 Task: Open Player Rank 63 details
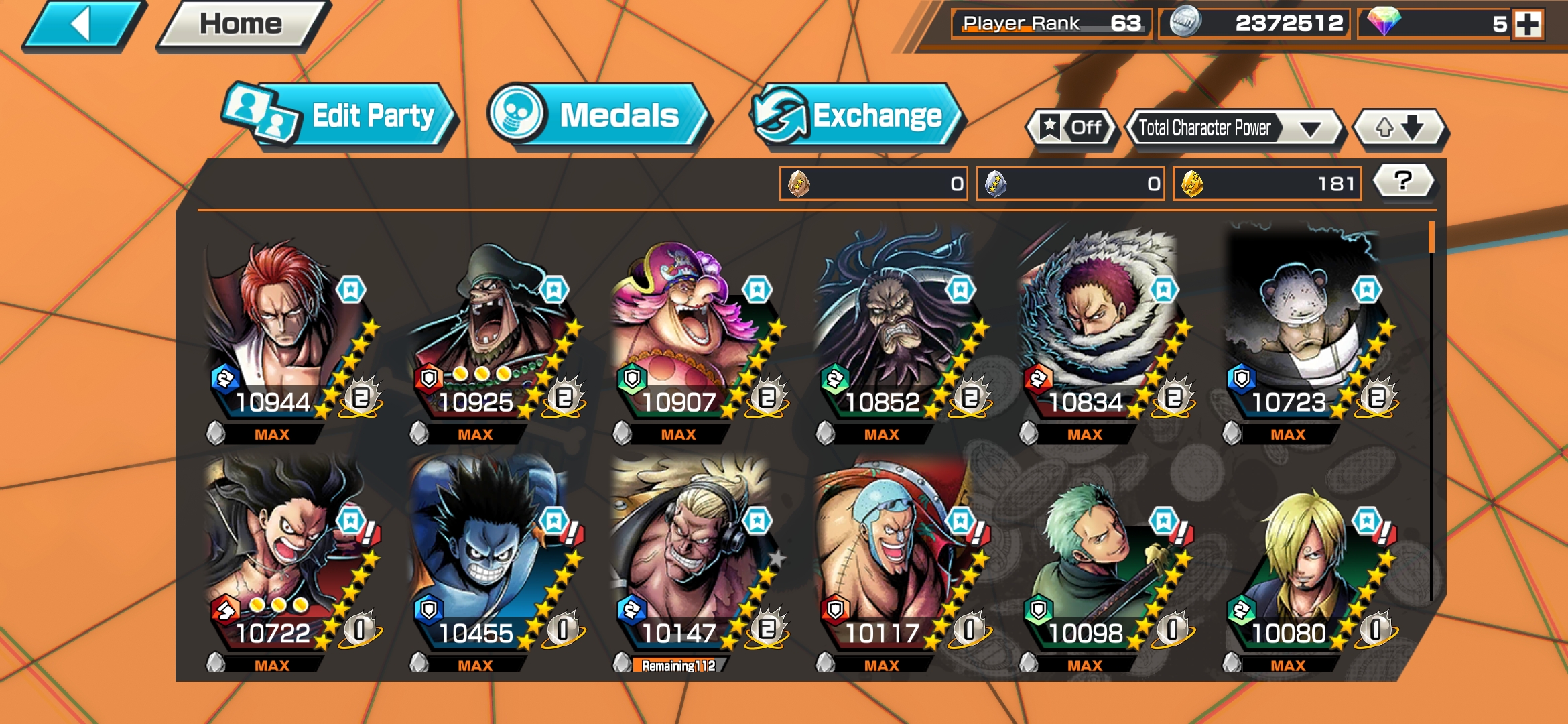[x=1045, y=22]
